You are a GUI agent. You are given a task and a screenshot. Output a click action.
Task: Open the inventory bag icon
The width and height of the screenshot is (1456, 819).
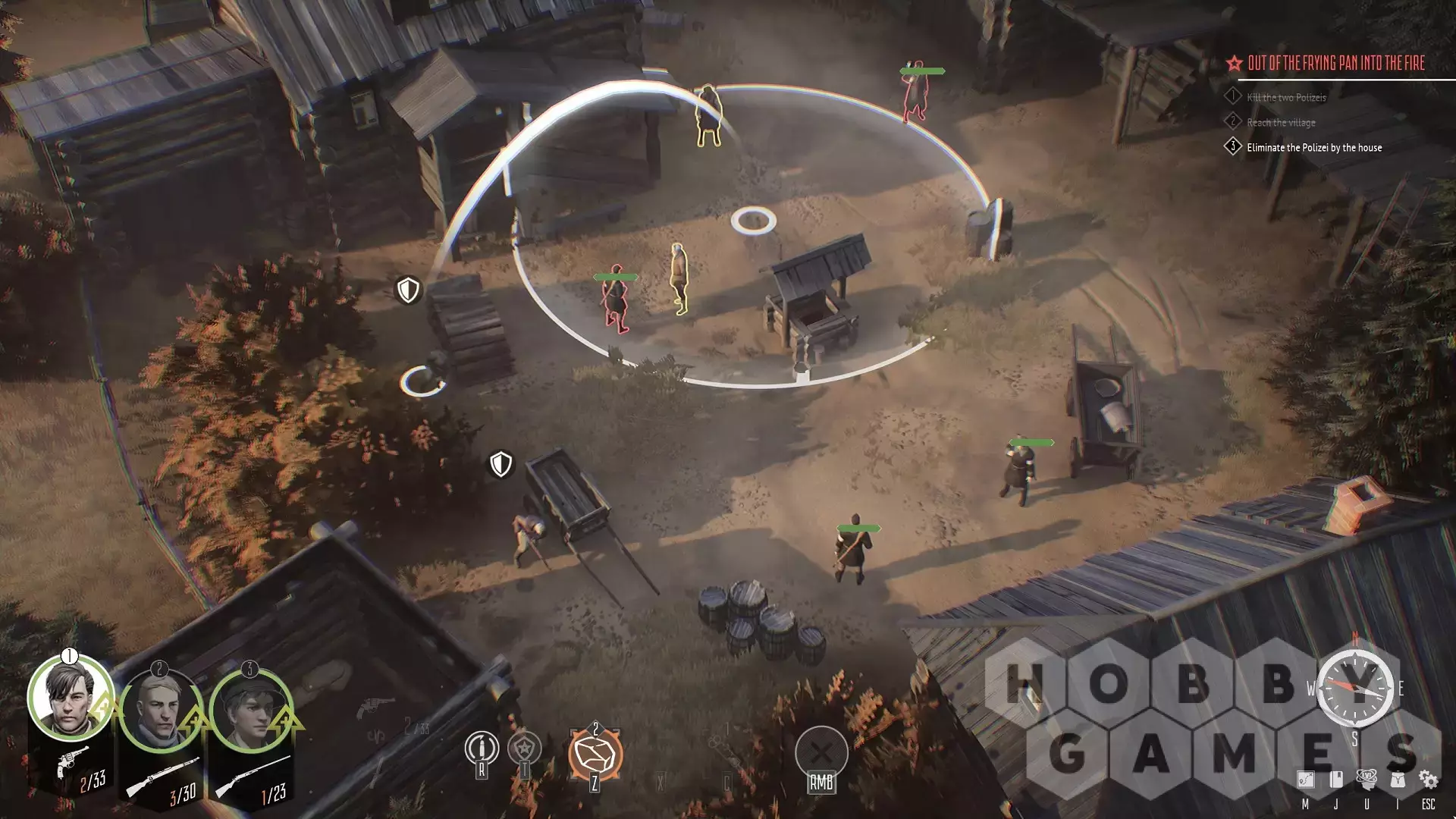pos(1398,780)
